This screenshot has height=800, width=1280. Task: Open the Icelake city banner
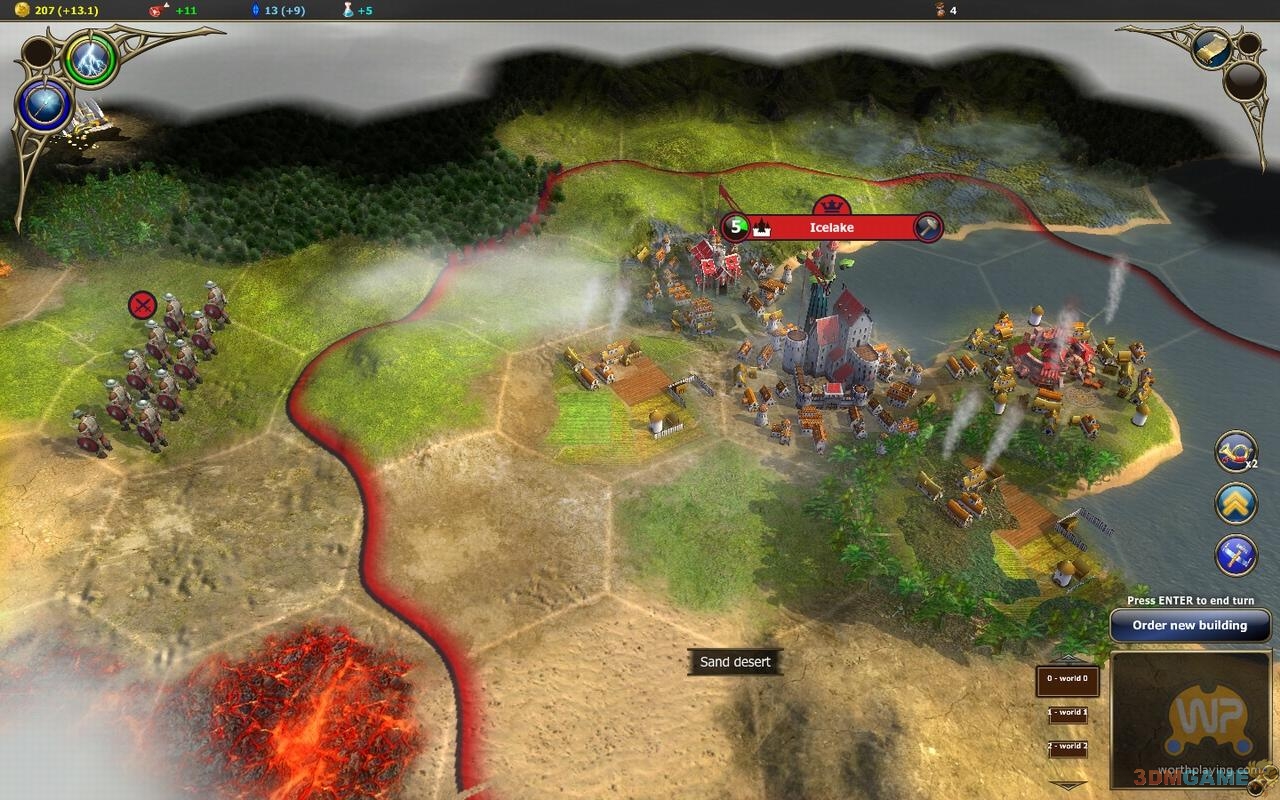point(831,228)
